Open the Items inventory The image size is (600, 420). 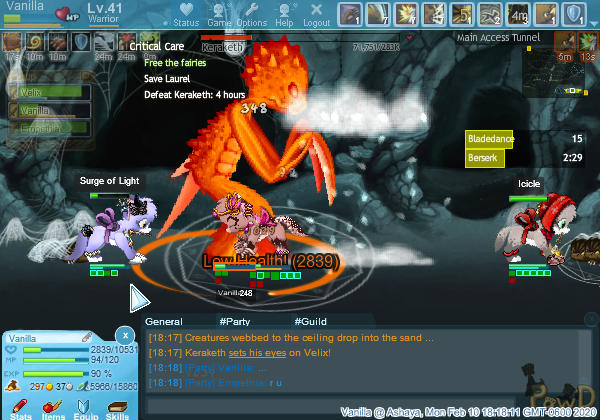click(x=54, y=403)
